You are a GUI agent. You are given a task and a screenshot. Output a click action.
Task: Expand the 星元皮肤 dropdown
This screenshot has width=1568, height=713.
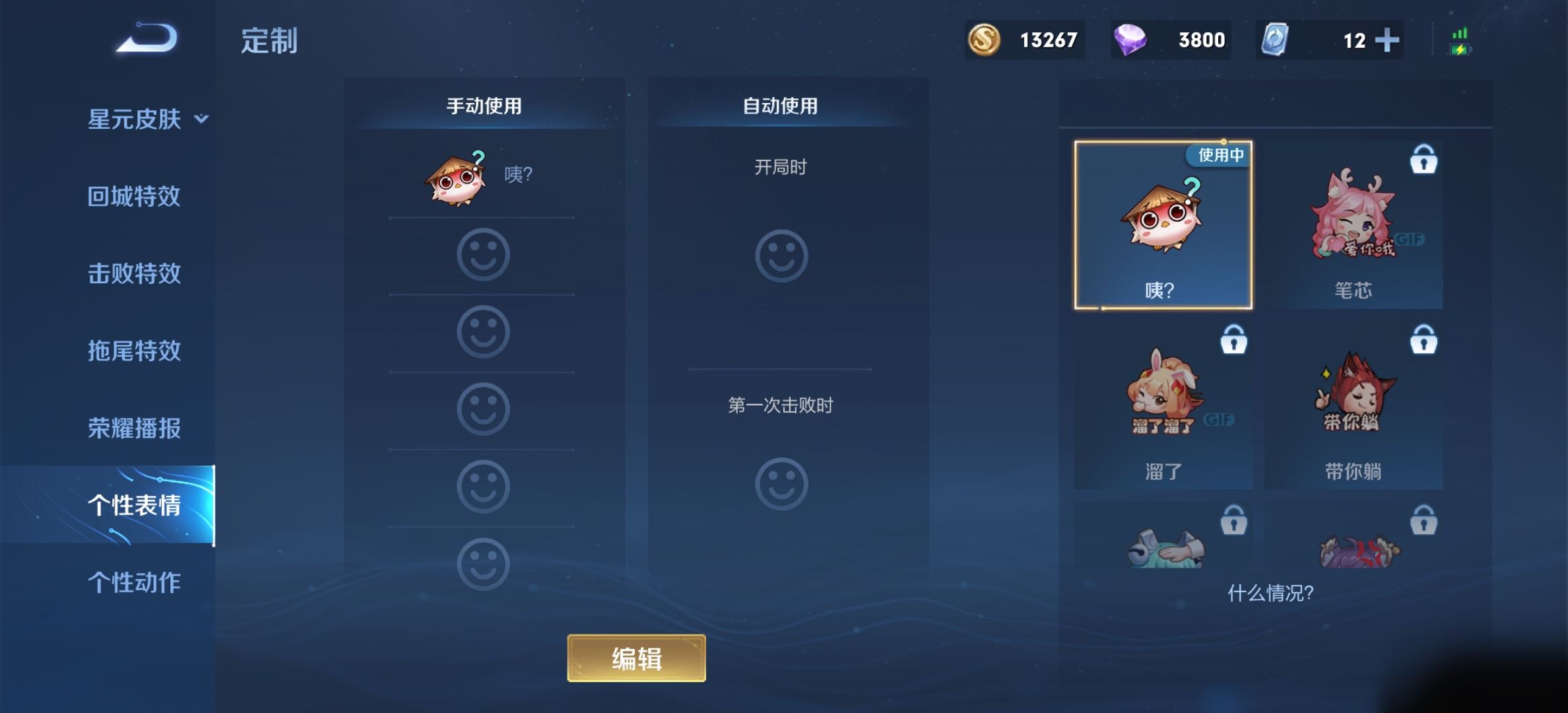(147, 119)
